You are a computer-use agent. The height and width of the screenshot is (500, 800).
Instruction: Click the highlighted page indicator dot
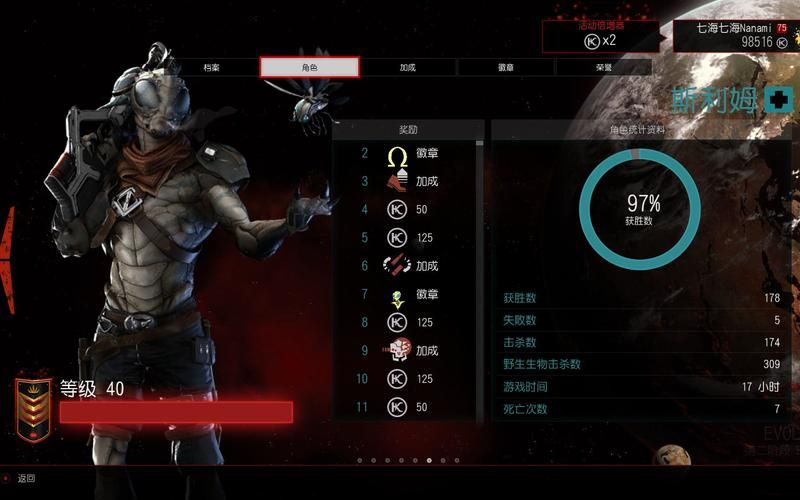point(429,461)
